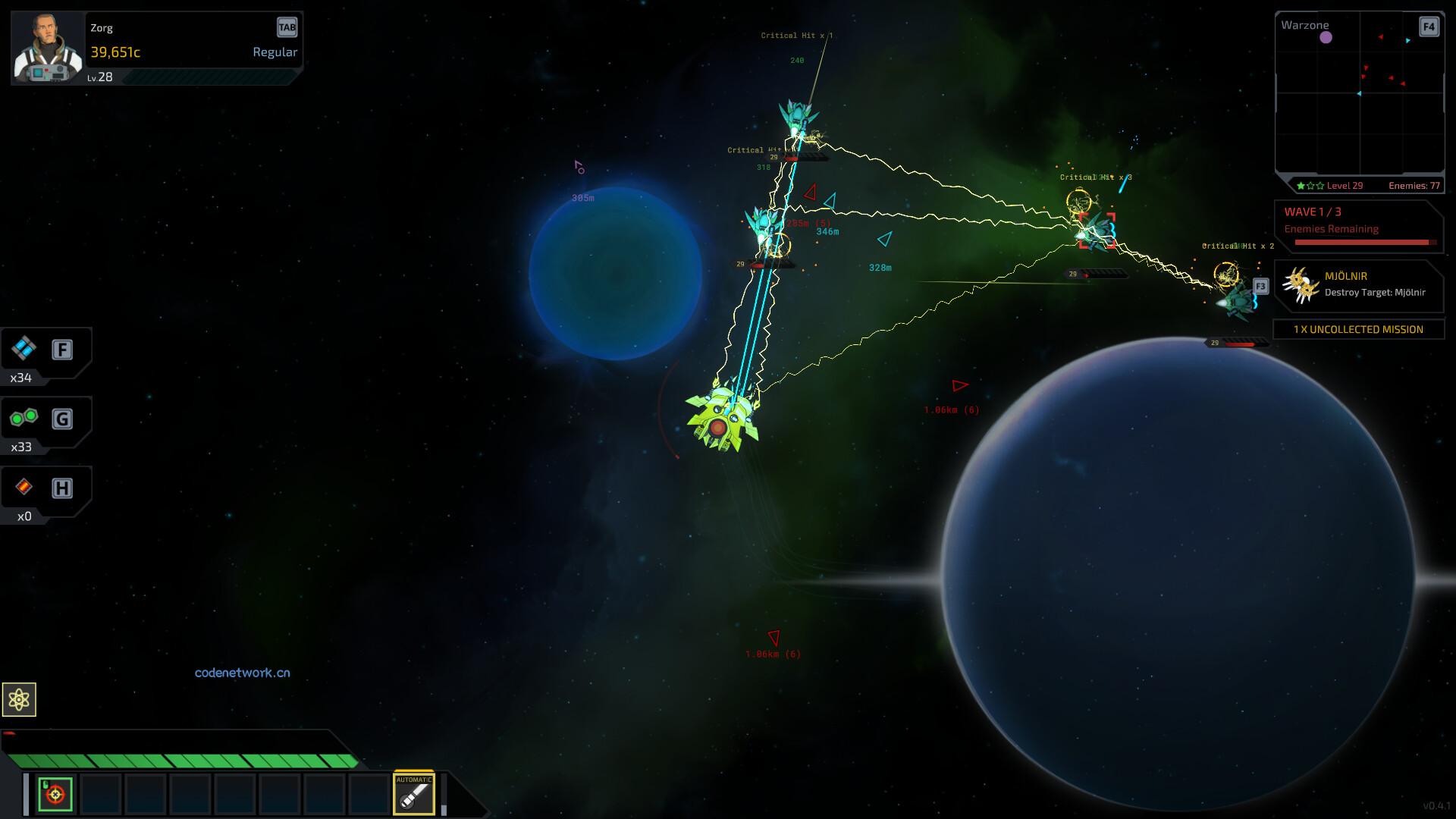Select the Mjölnir destroy target objective
1456x819 pixels.
point(1359,285)
